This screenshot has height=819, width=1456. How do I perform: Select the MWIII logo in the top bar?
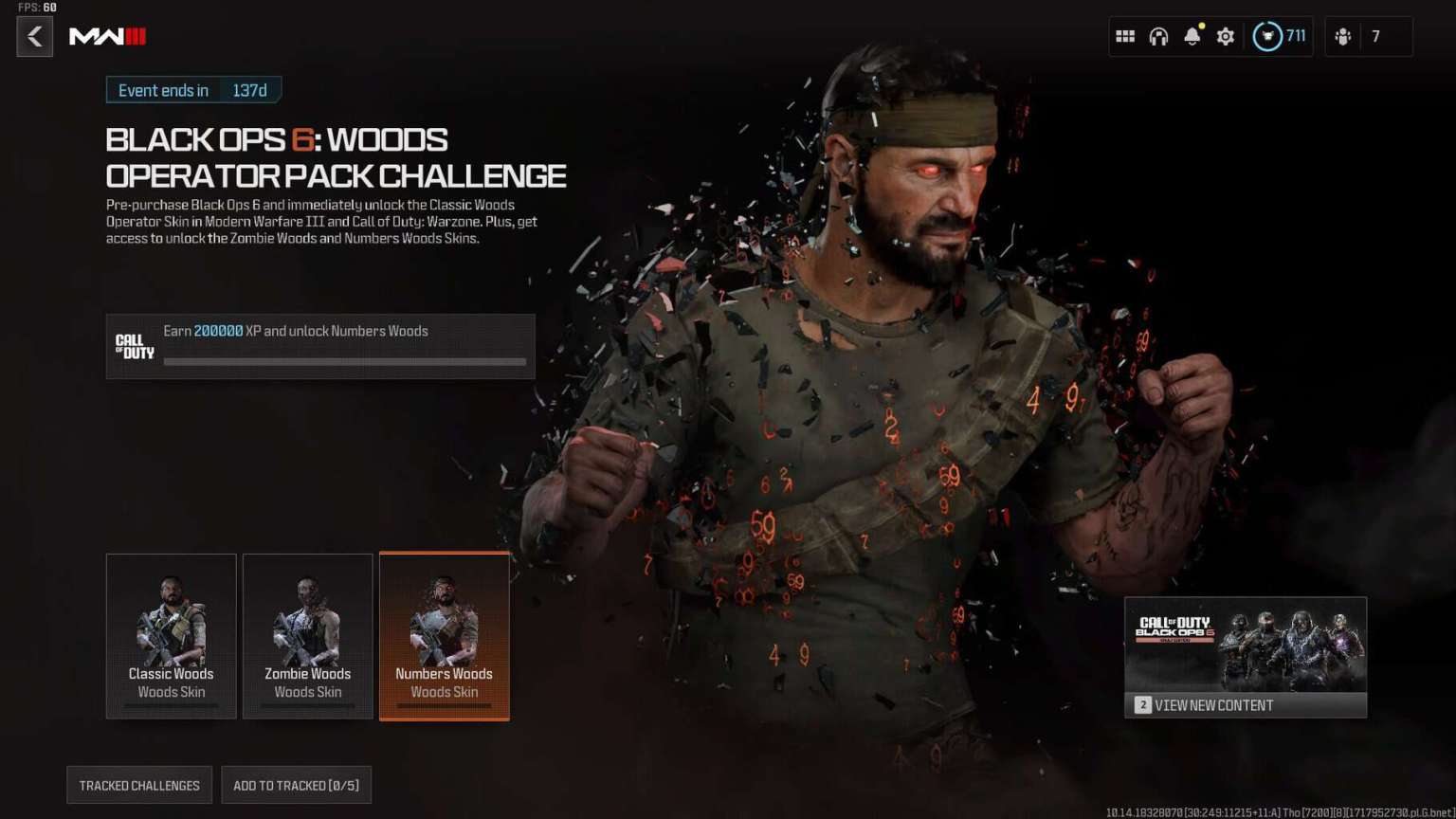click(107, 38)
